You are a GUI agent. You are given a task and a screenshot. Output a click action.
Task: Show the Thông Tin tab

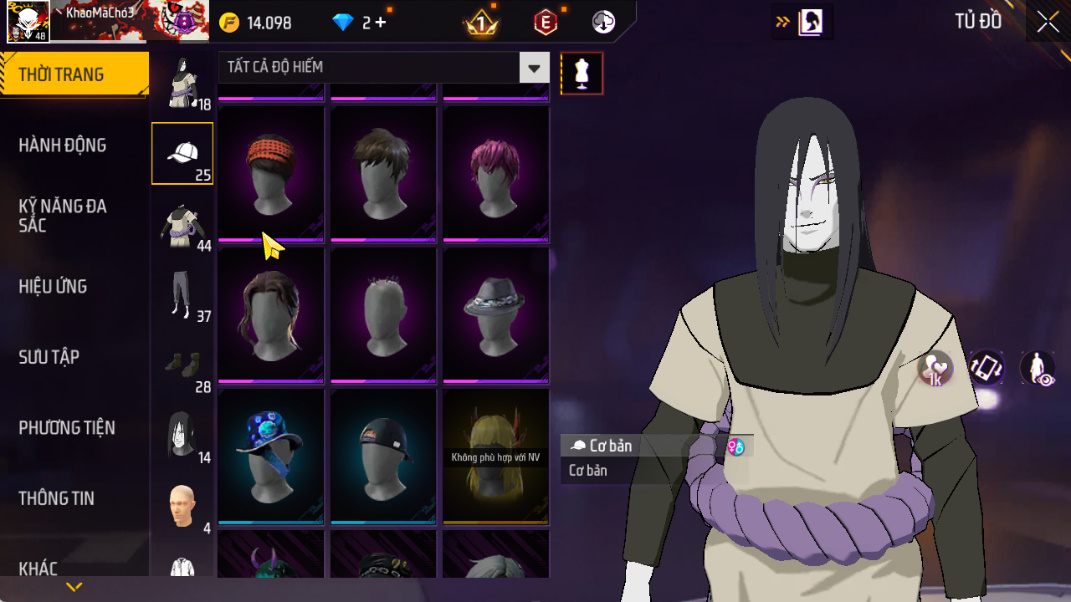[57, 498]
